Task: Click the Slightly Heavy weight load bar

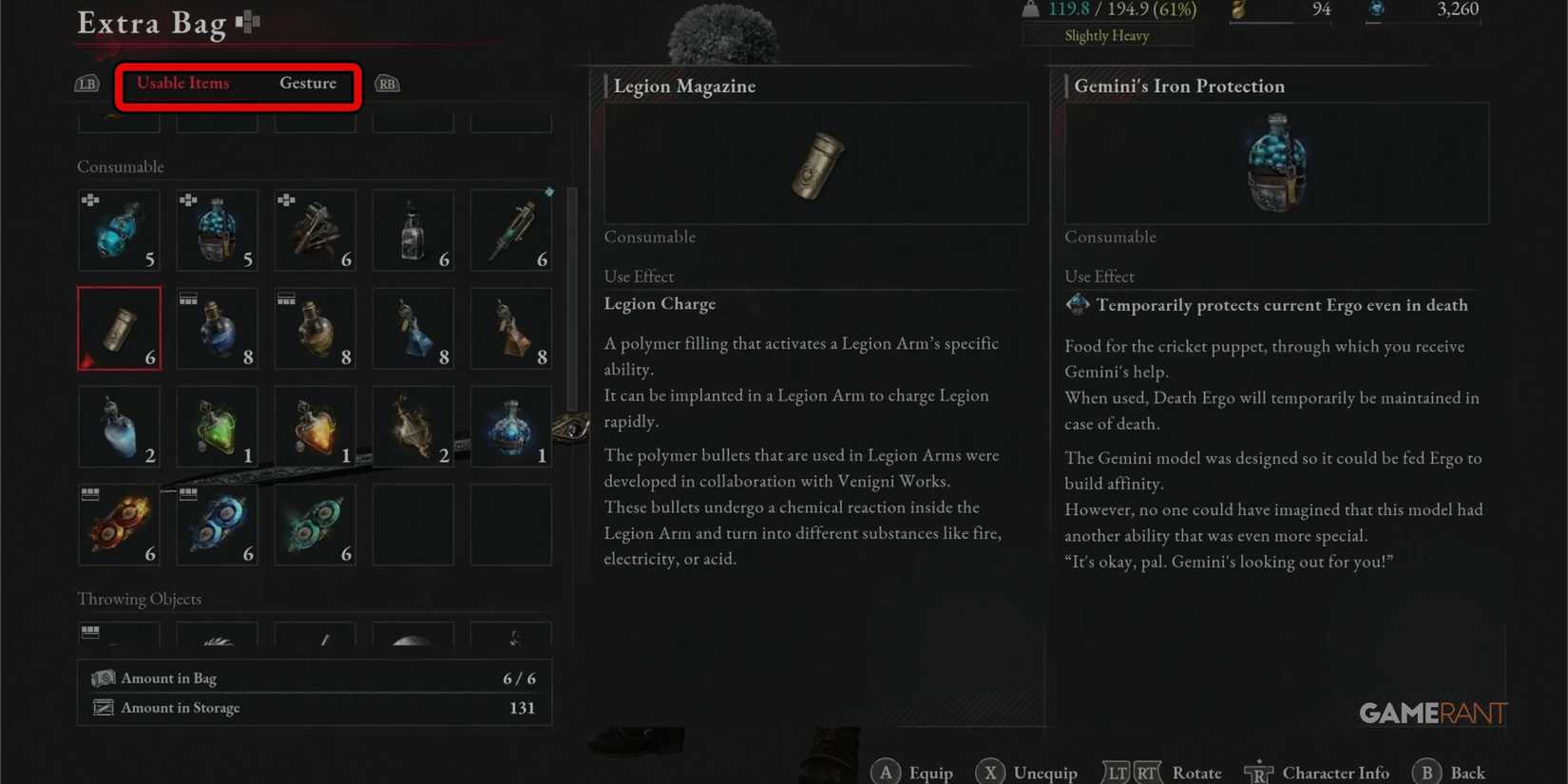Action: coord(1106,35)
